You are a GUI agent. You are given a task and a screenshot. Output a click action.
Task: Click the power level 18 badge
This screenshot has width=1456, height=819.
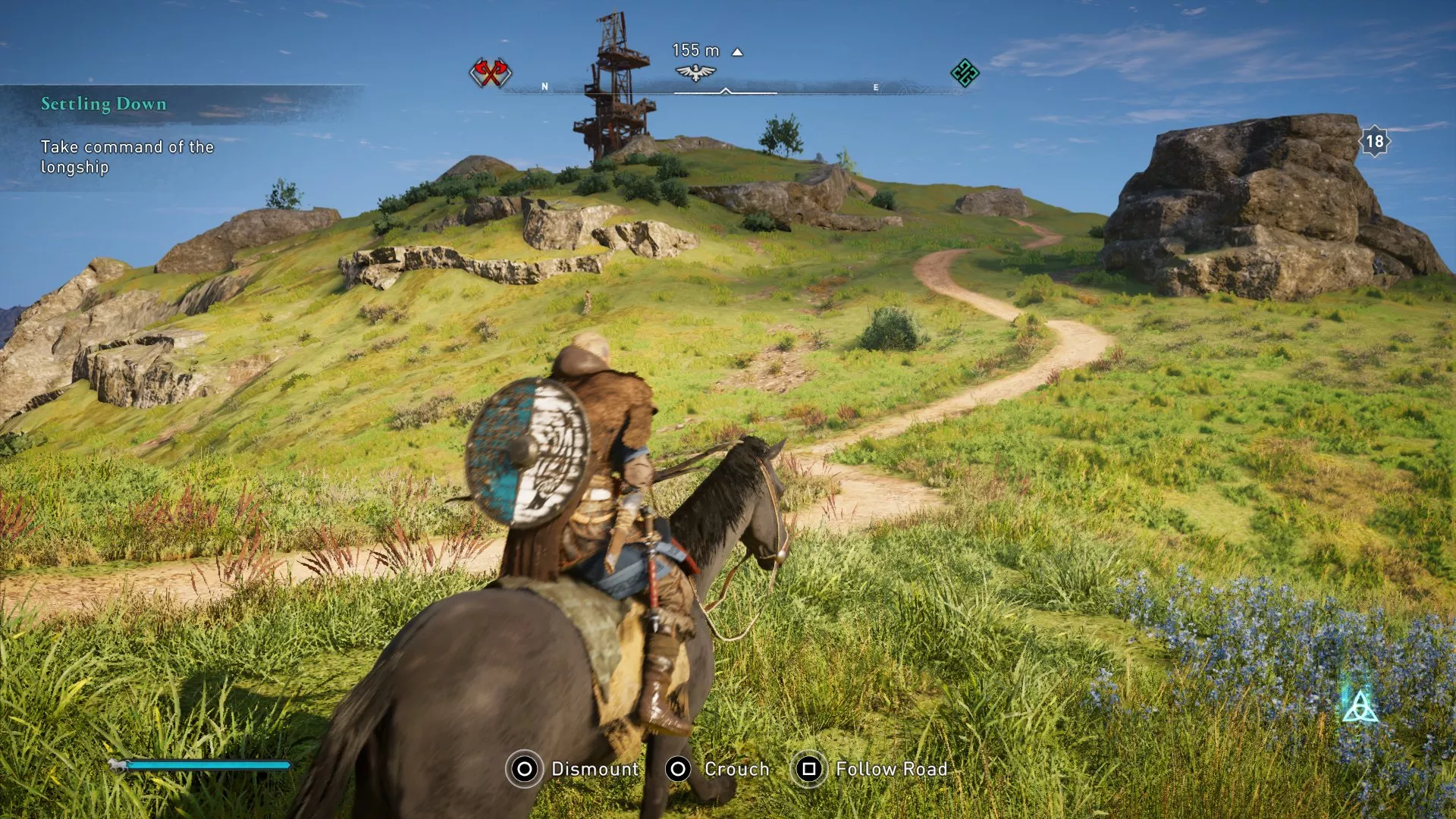(x=1376, y=140)
